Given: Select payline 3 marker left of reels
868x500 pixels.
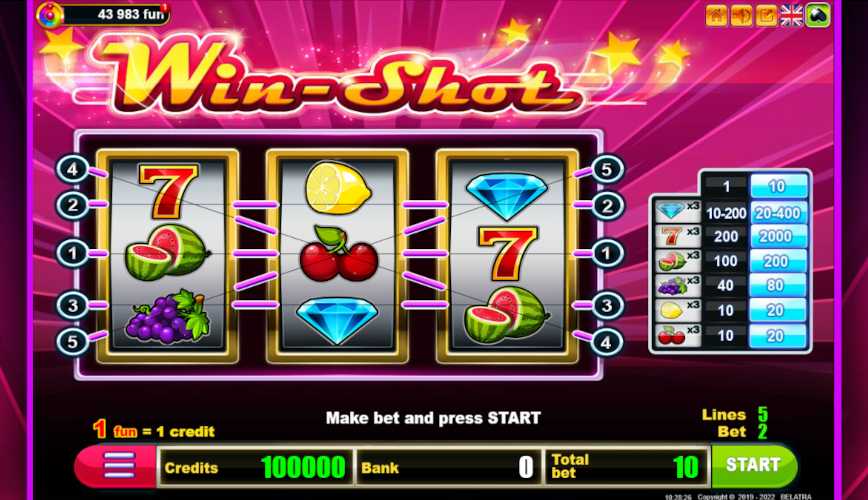Looking at the screenshot, I should click(x=72, y=304).
